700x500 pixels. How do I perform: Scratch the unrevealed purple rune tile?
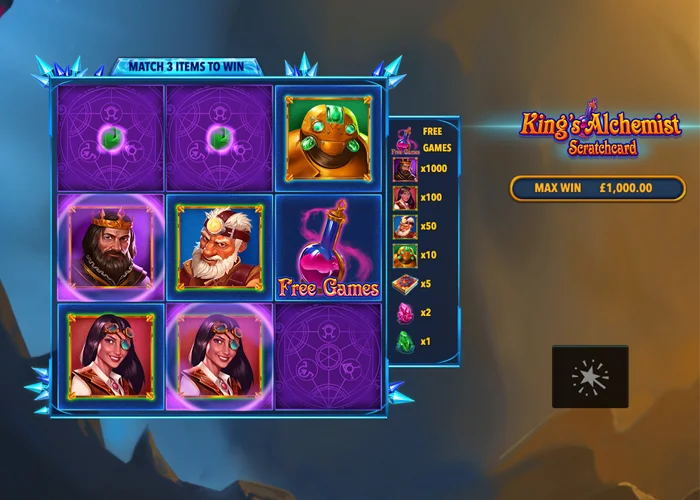(x=328, y=355)
